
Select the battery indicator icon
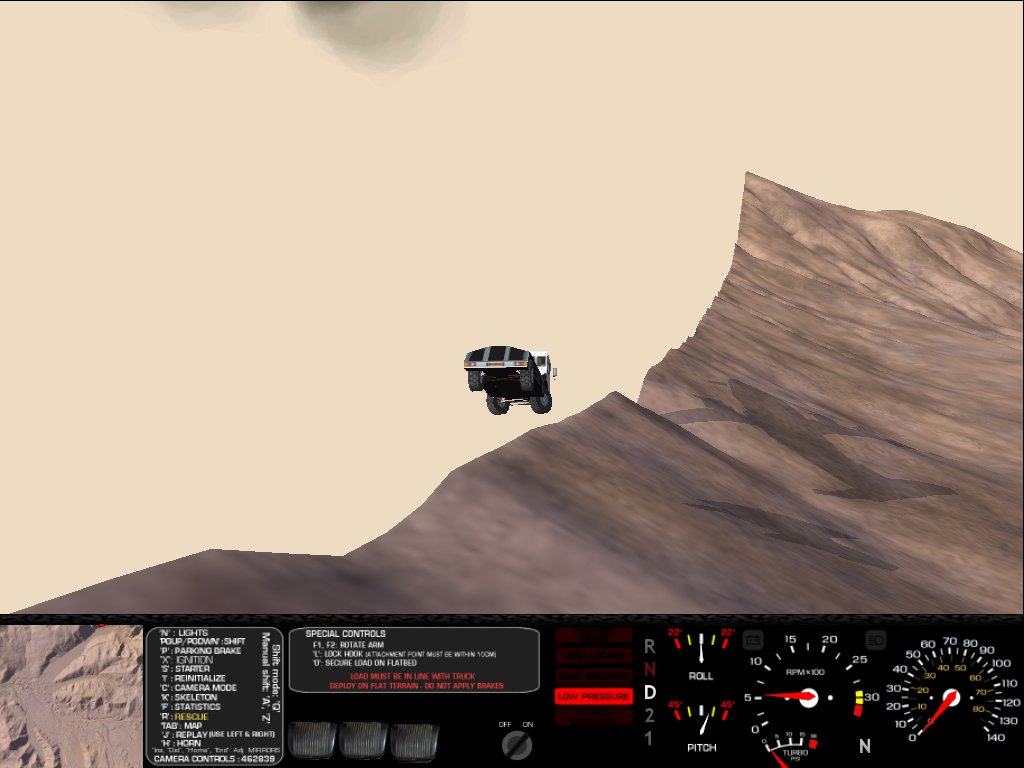[x=753, y=638]
